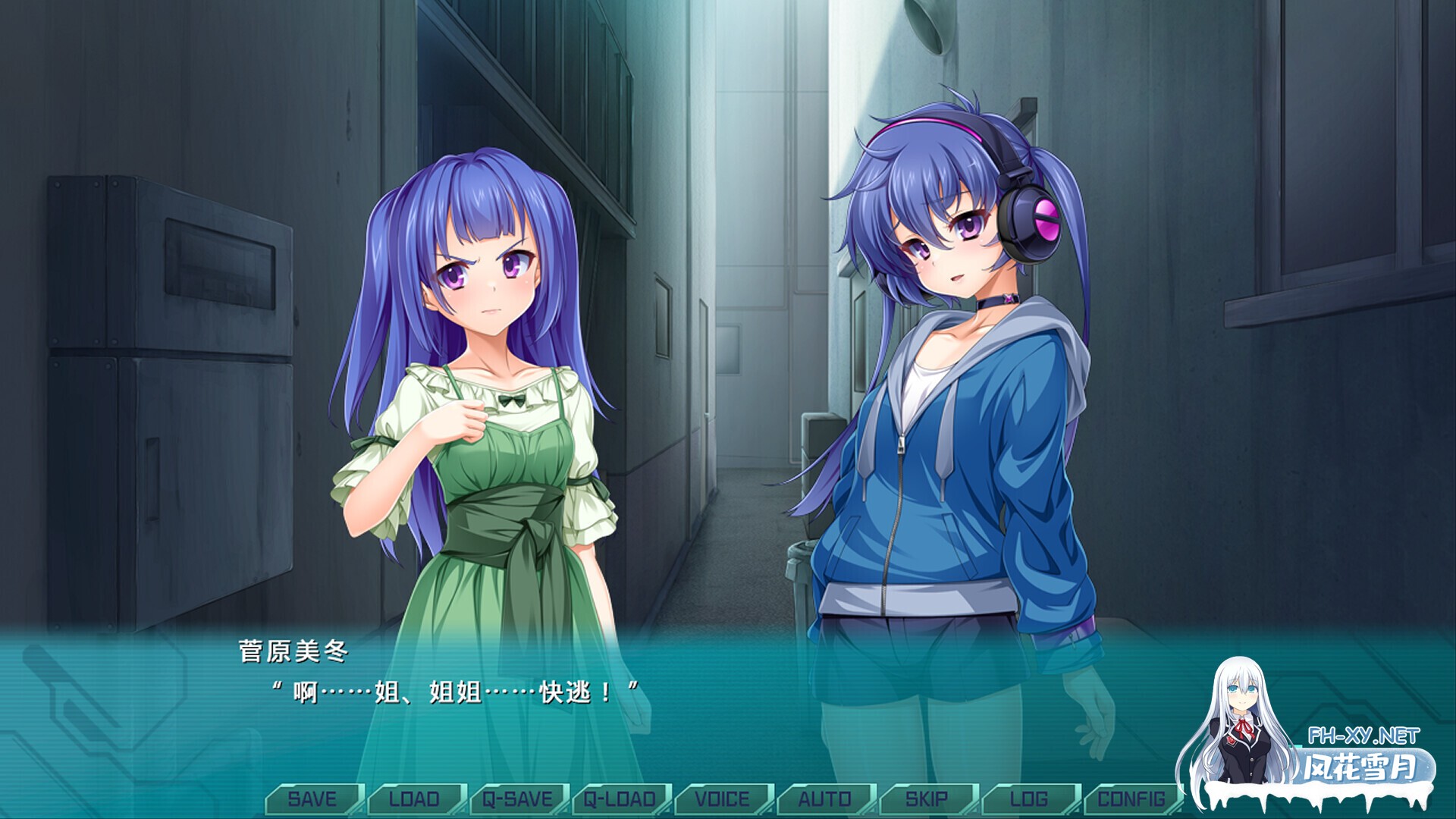1456x819 pixels.
Task: Trigger a Q-LOAD quick load
Action: 619,798
